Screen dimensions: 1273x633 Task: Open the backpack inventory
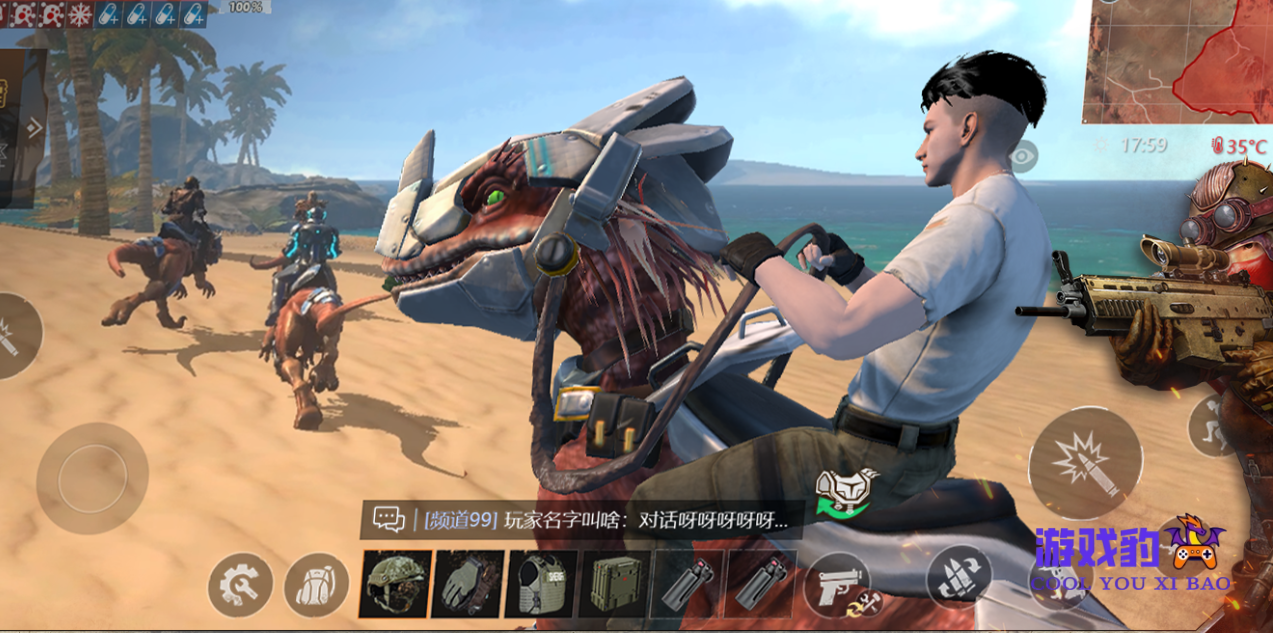coord(316,584)
